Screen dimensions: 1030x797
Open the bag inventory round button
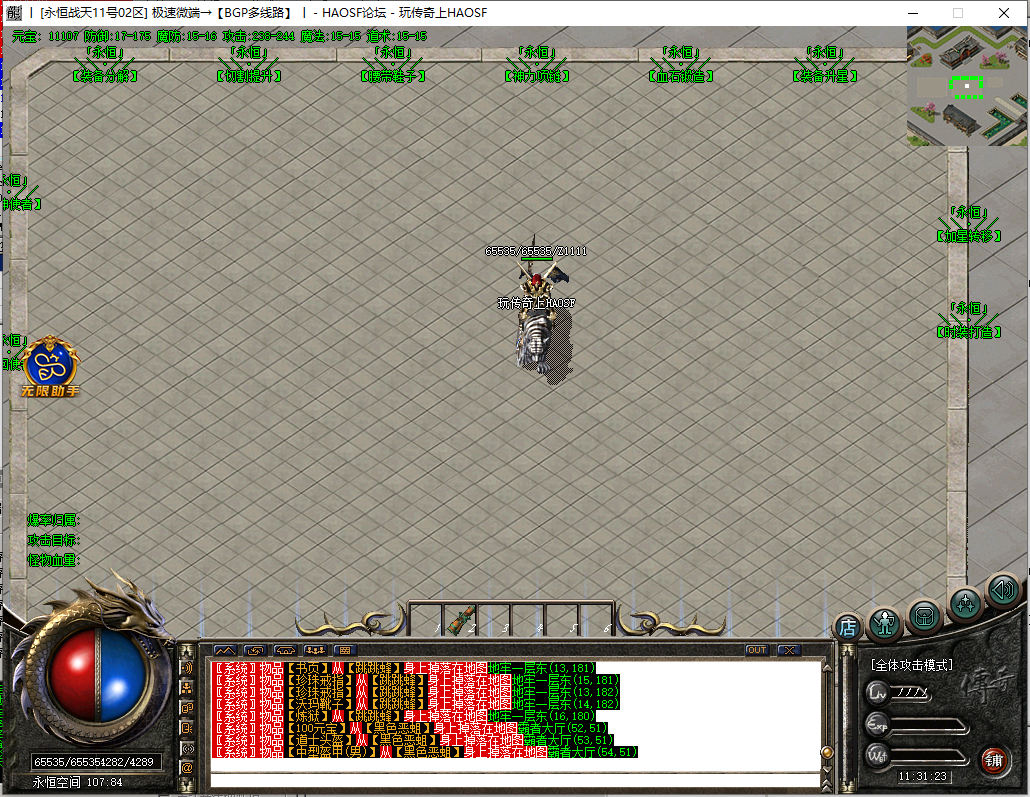coord(925,616)
